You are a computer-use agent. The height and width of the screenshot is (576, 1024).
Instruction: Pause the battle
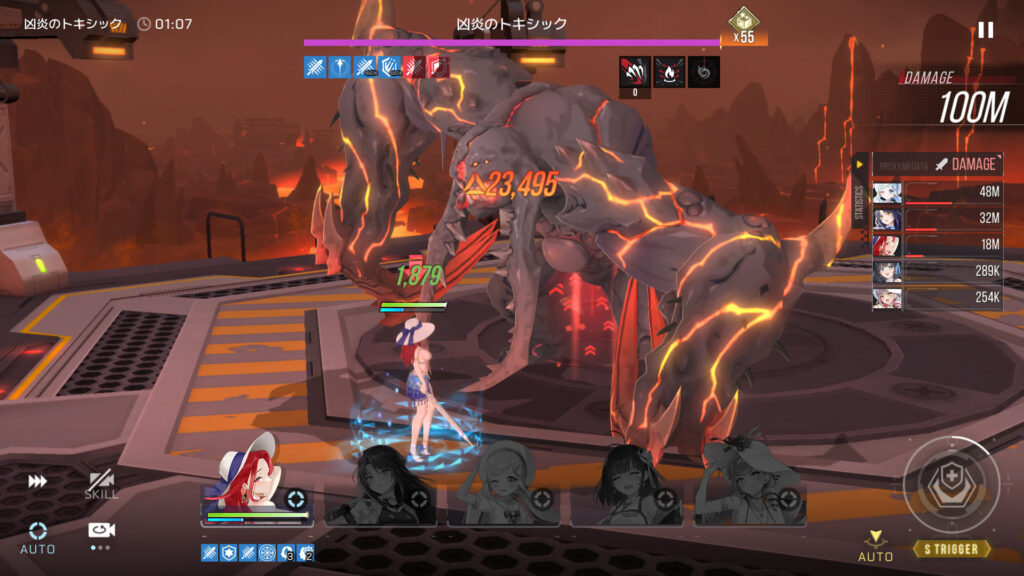(985, 30)
